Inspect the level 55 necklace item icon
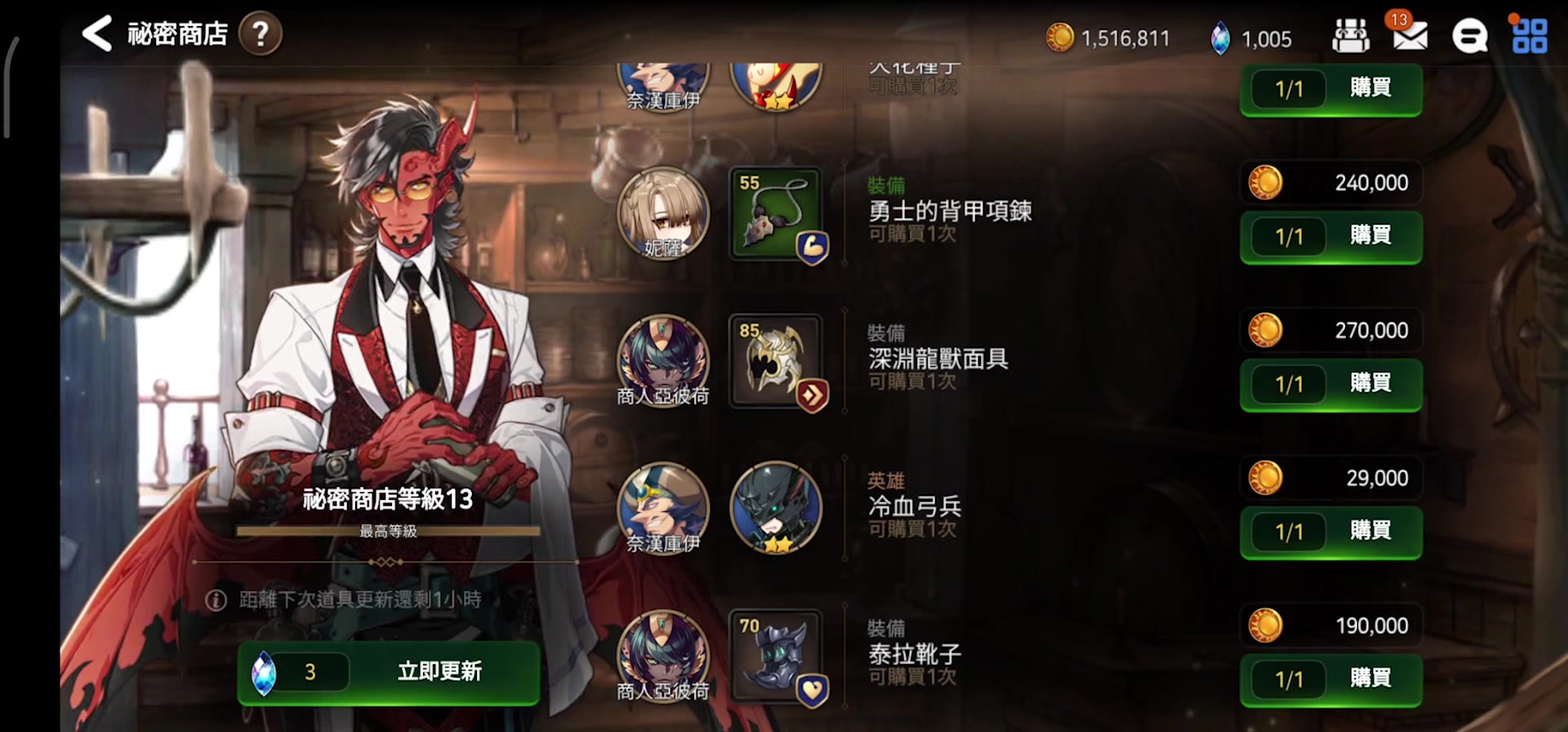 point(776,214)
